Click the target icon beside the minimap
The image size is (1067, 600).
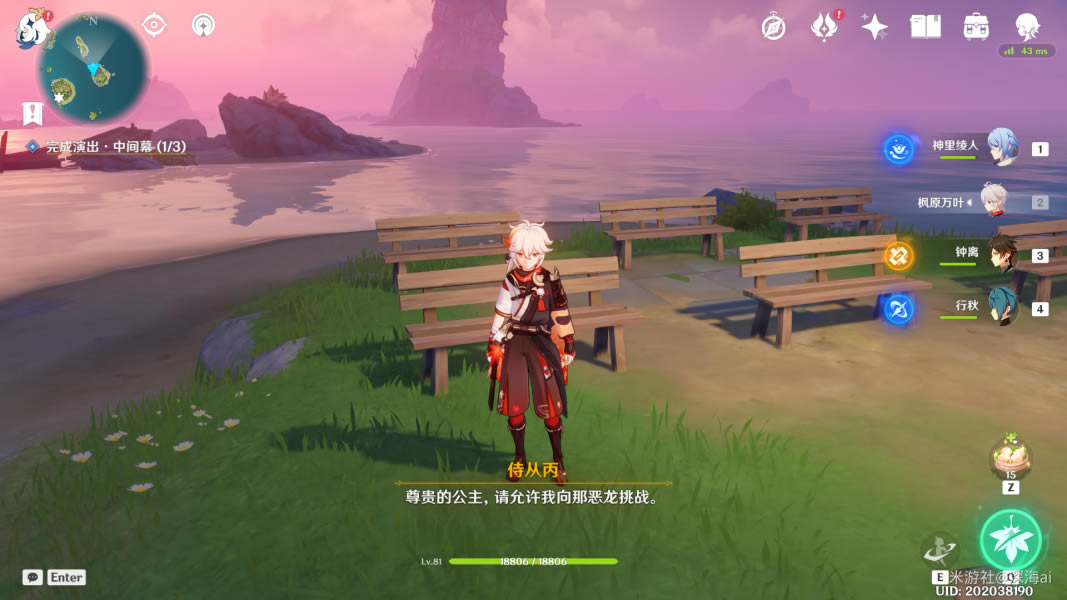tap(154, 25)
